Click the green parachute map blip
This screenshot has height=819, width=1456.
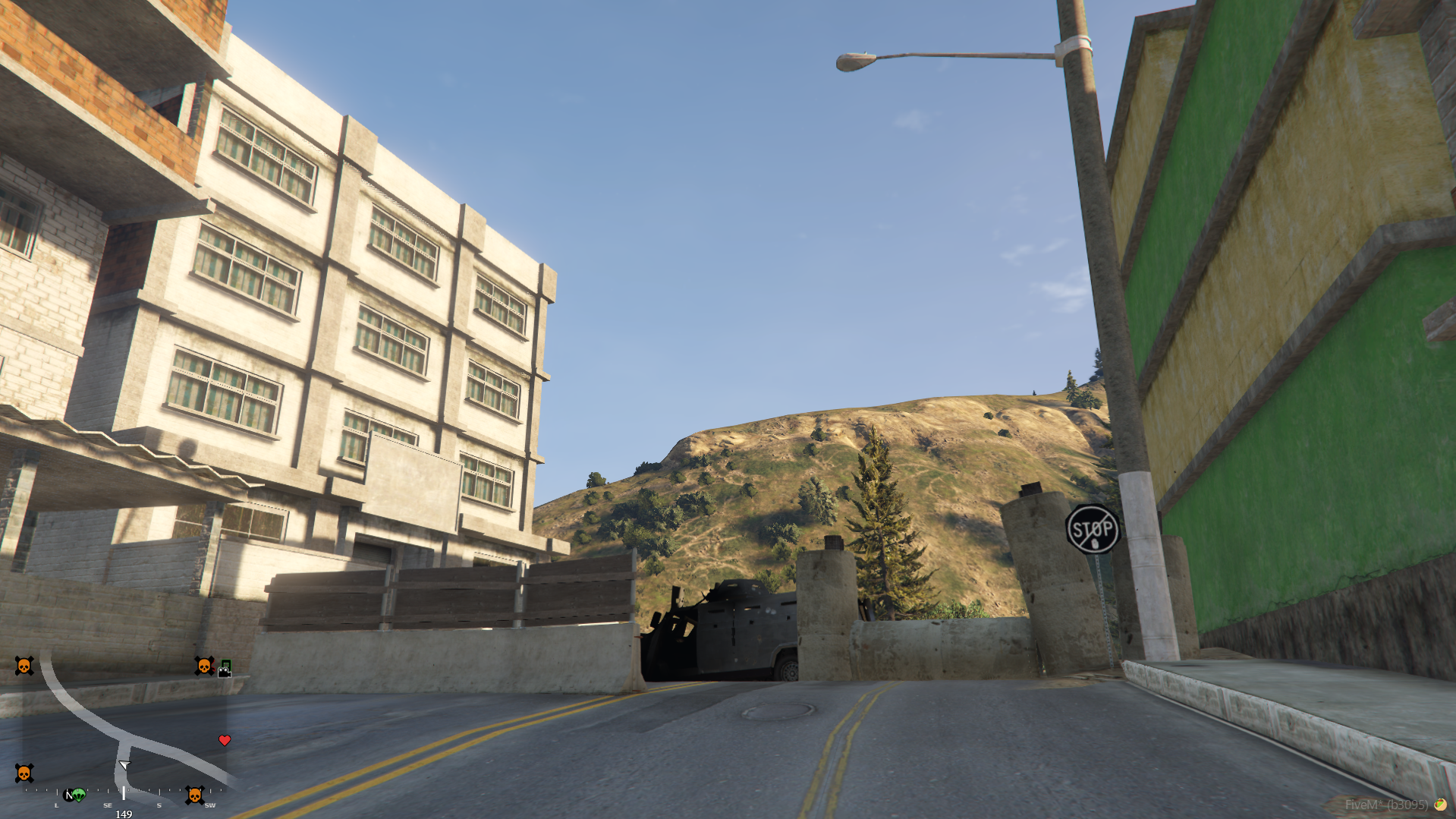79,795
